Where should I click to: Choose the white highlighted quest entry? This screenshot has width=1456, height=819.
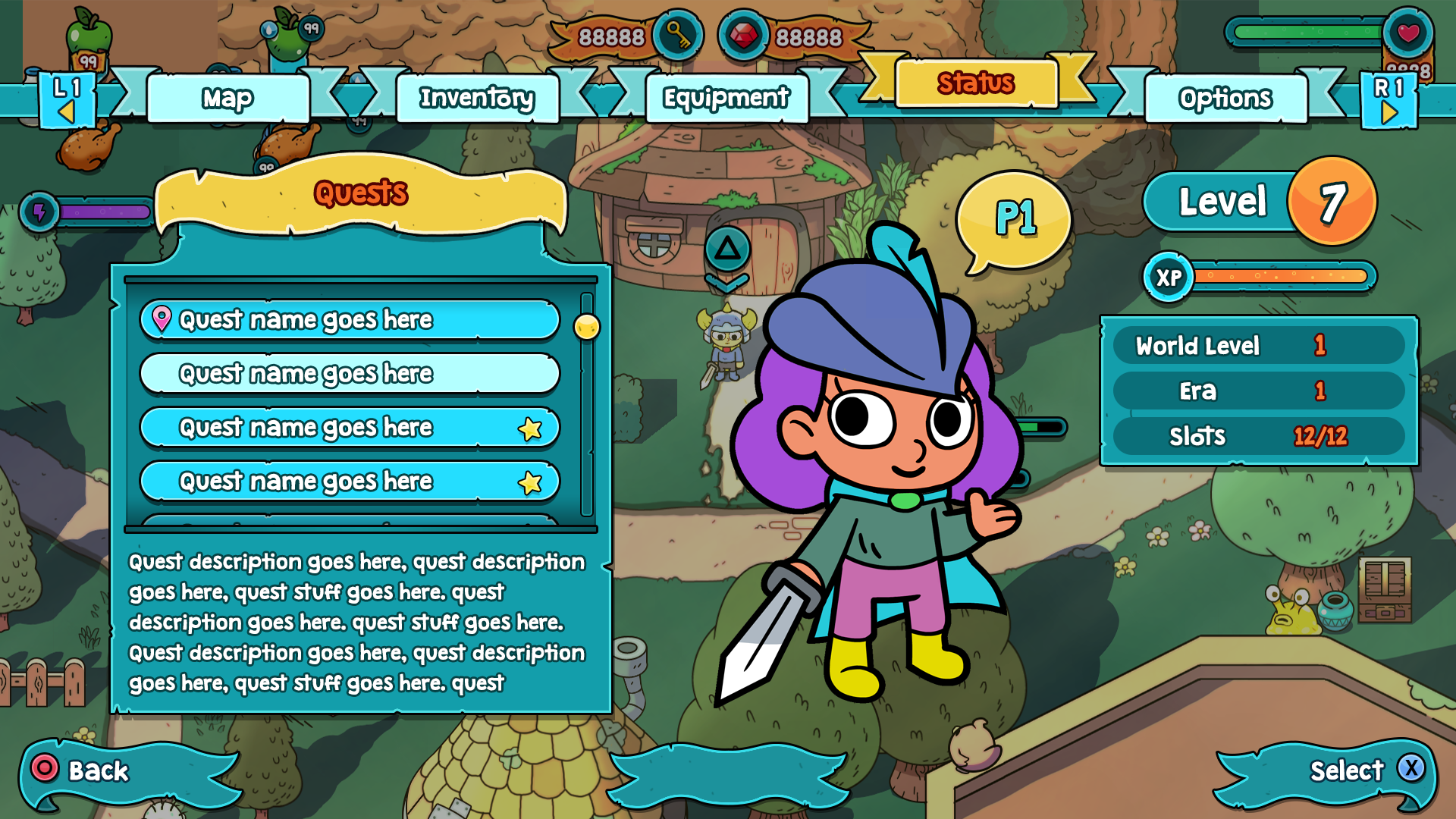[x=350, y=374]
